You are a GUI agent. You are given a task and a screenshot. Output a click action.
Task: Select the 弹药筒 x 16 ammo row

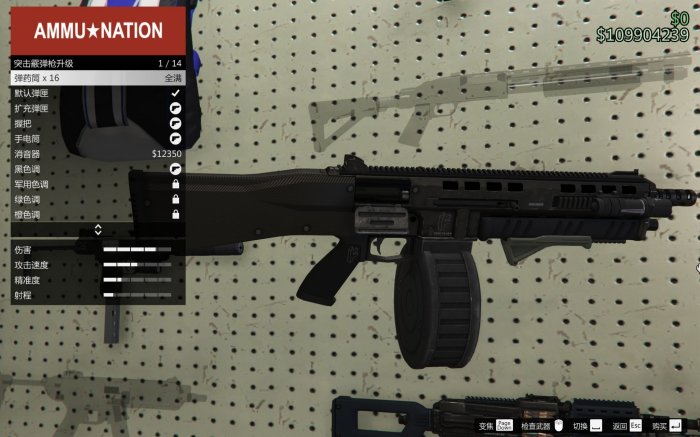tap(97, 78)
